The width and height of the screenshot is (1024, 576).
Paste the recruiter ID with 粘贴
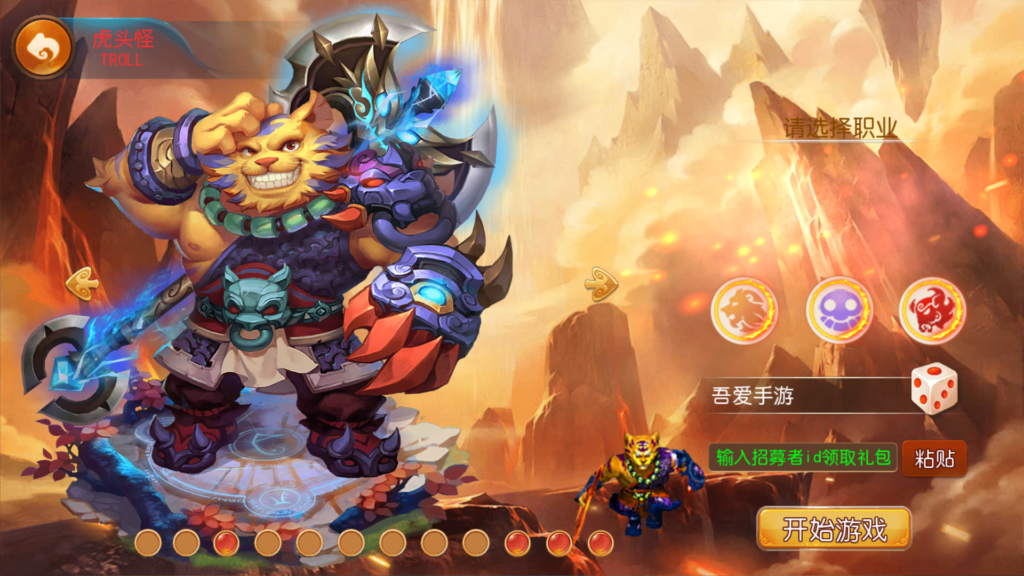point(934,459)
